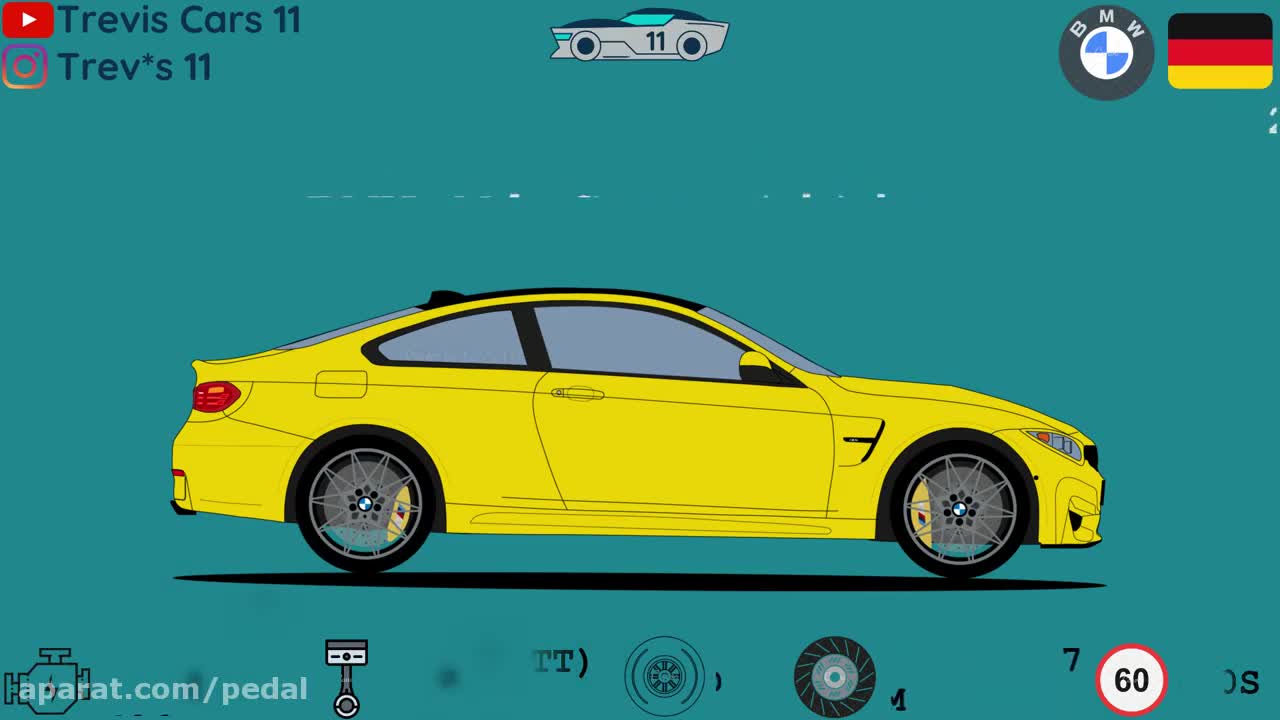Click the 60 speed limit sign
The width and height of the screenshot is (1280, 720).
click(x=1131, y=680)
